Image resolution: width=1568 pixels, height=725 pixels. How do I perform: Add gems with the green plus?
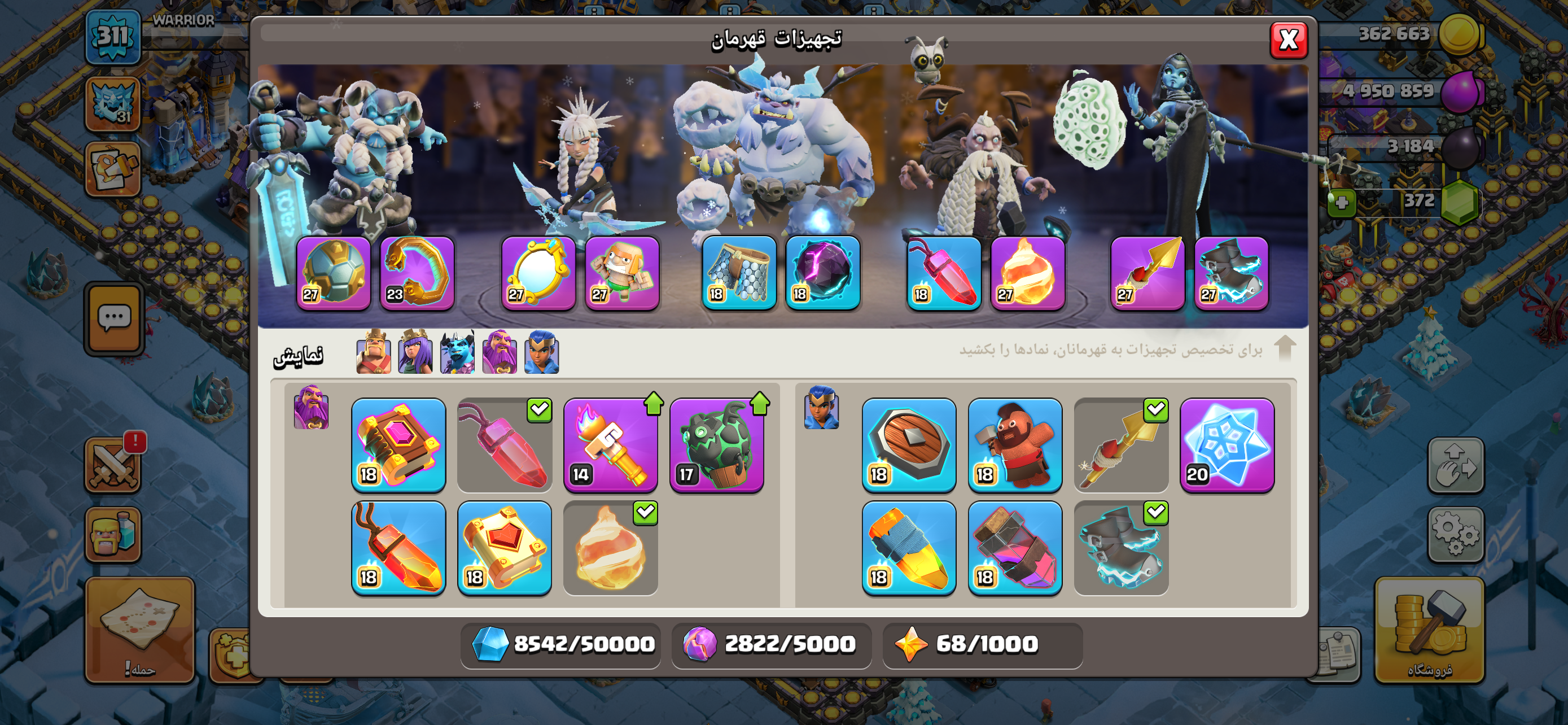click(1341, 203)
